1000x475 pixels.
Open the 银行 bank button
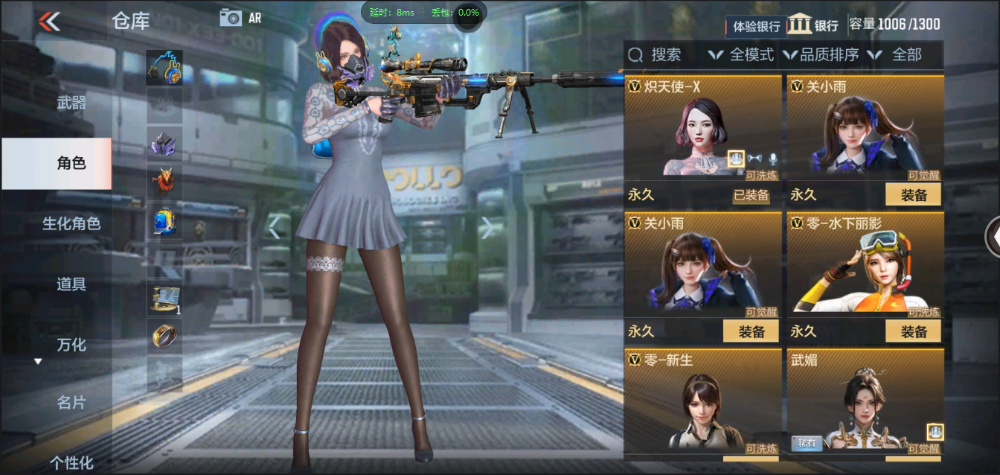pyautogui.click(x=813, y=25)
